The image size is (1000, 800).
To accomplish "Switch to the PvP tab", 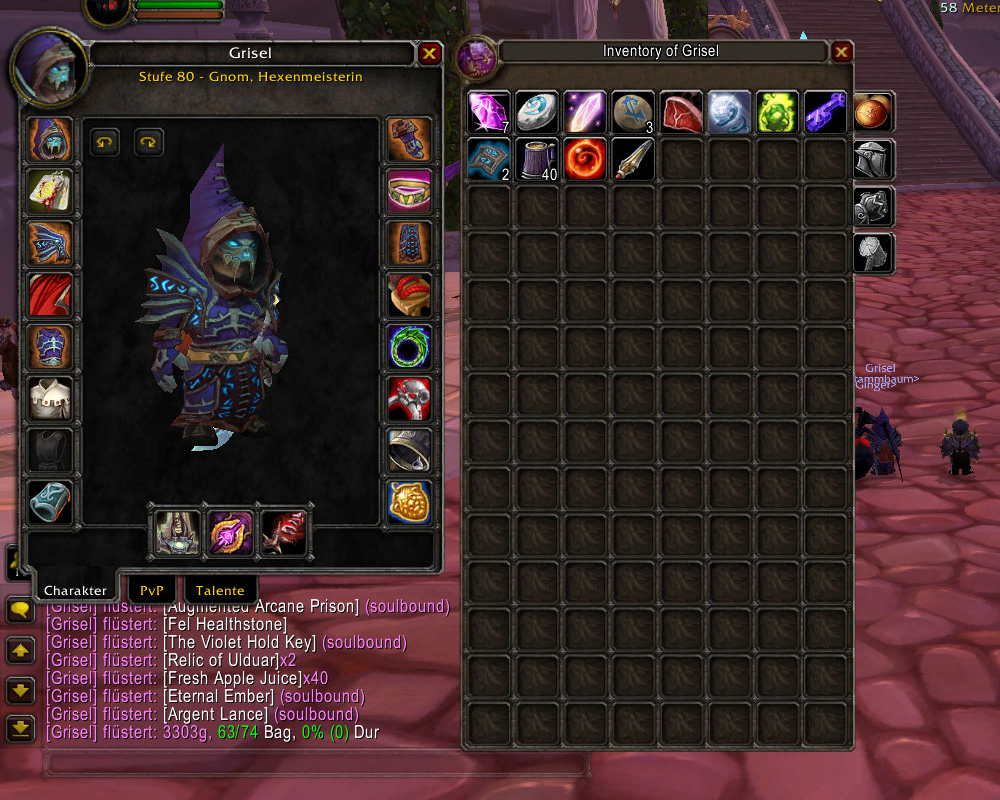I will (x=151, y=590).
